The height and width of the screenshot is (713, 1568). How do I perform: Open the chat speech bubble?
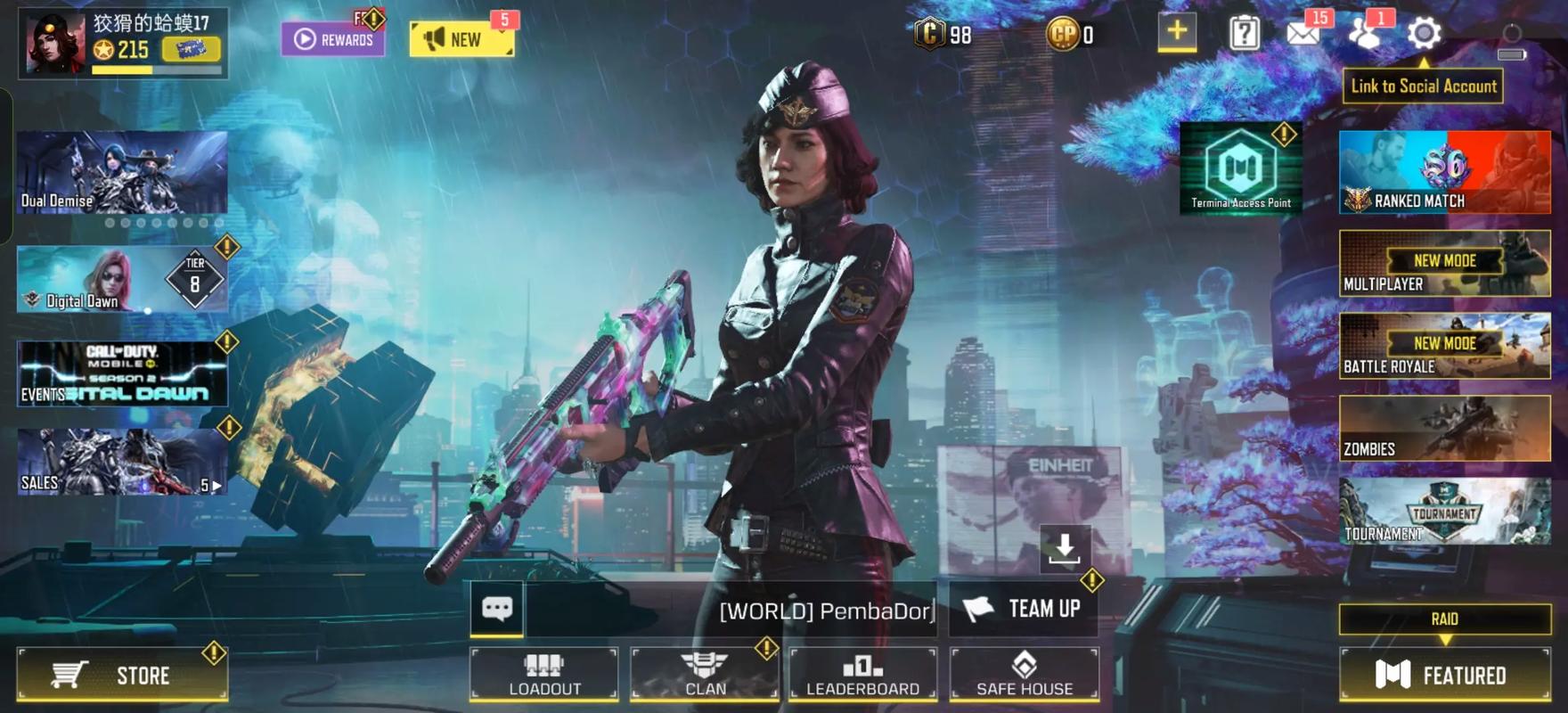coord(497,609)
